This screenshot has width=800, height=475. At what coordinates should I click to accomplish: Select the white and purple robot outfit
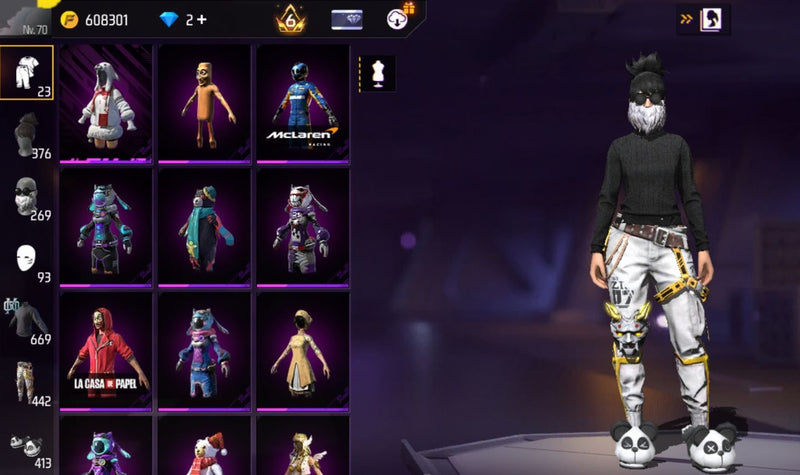pos(302,226)
